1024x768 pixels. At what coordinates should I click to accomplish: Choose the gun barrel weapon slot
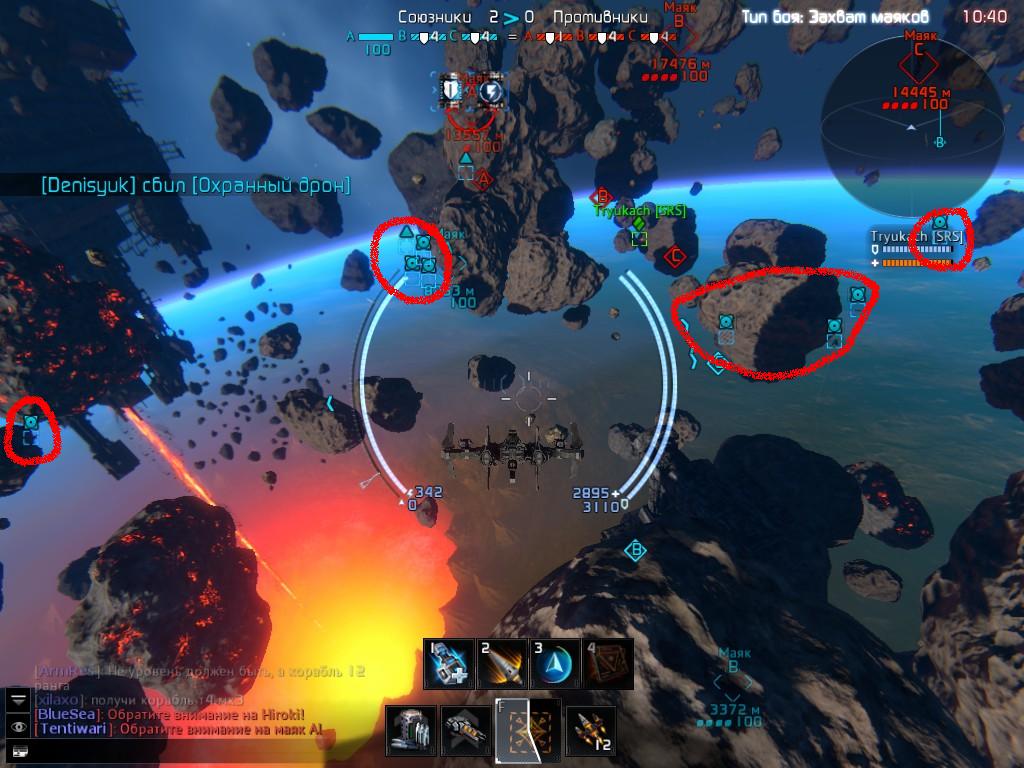[x=466, y=731]
